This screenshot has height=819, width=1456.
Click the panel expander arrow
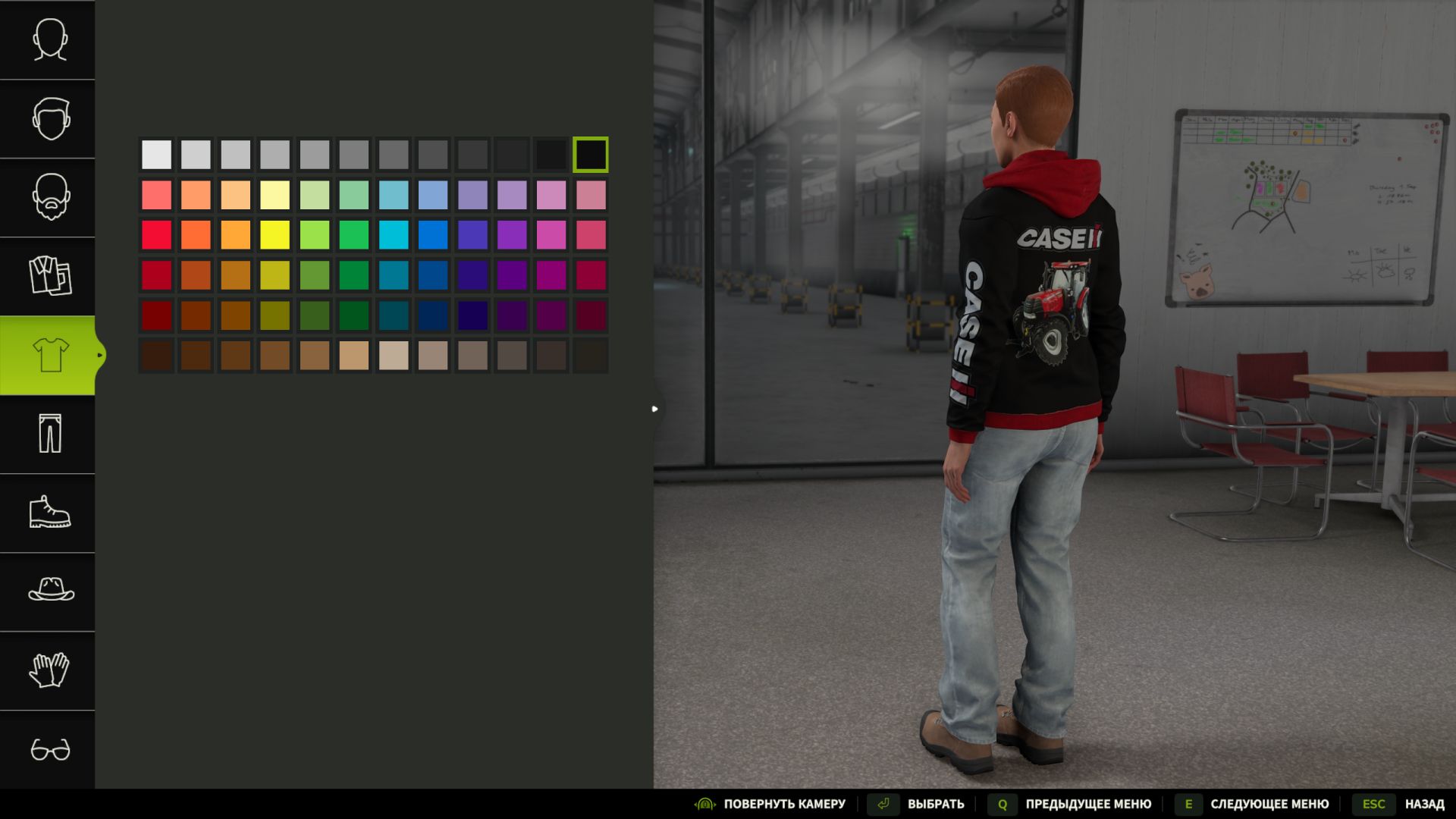pos(654,409)
